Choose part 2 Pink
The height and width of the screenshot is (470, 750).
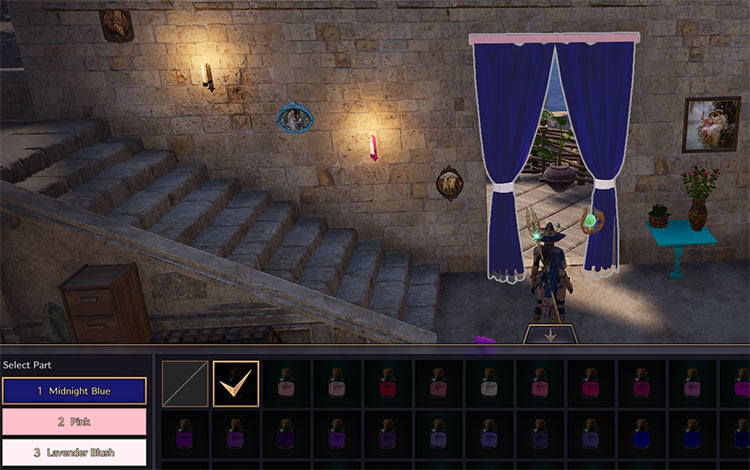click(74, 422)
